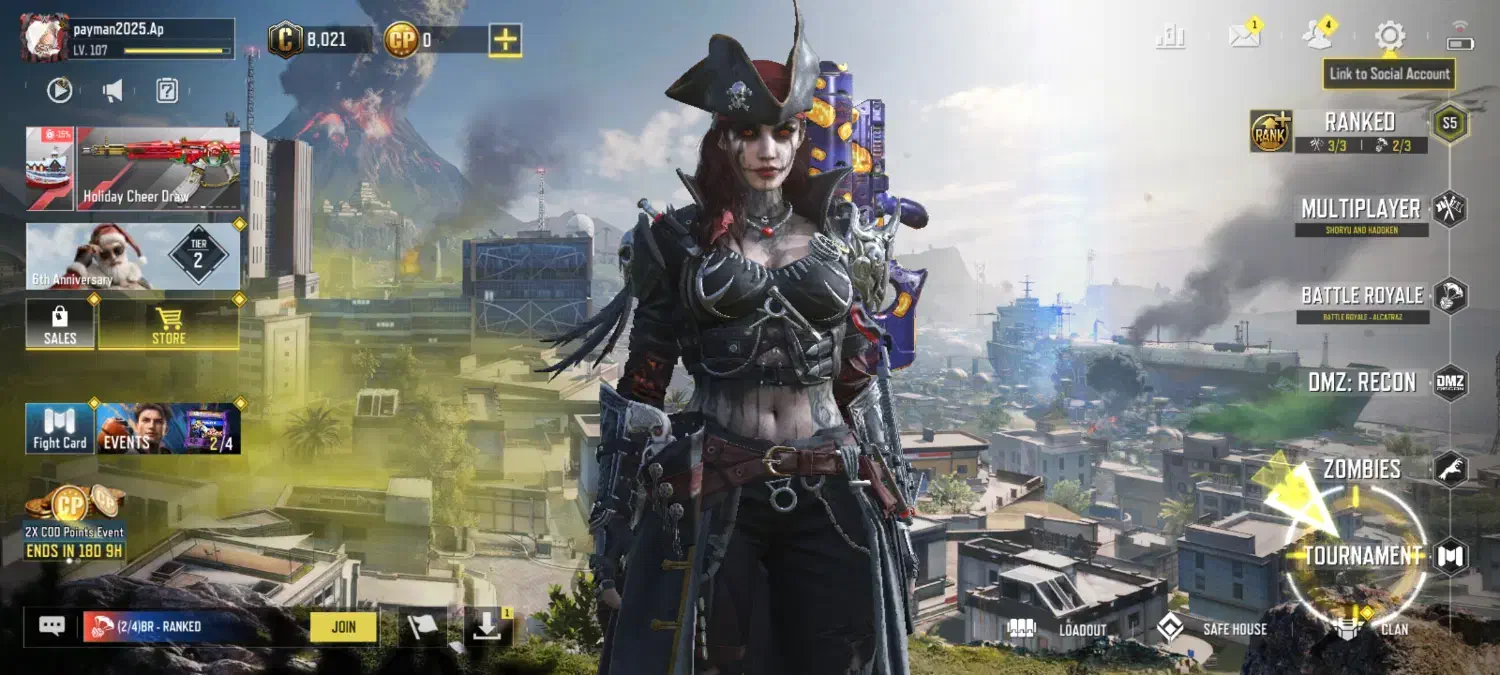Open the chat speech bubble
This screenshot has height=675, width=1500.
coord(52,626)
